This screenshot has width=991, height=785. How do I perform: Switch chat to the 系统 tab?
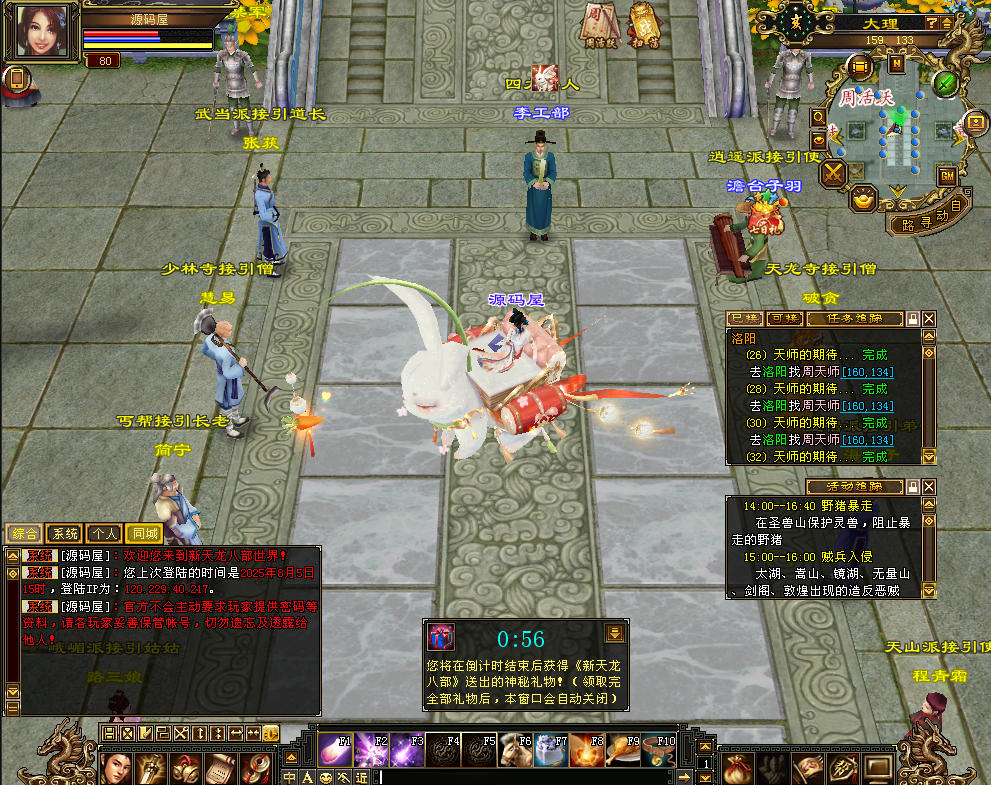point(64,534)
